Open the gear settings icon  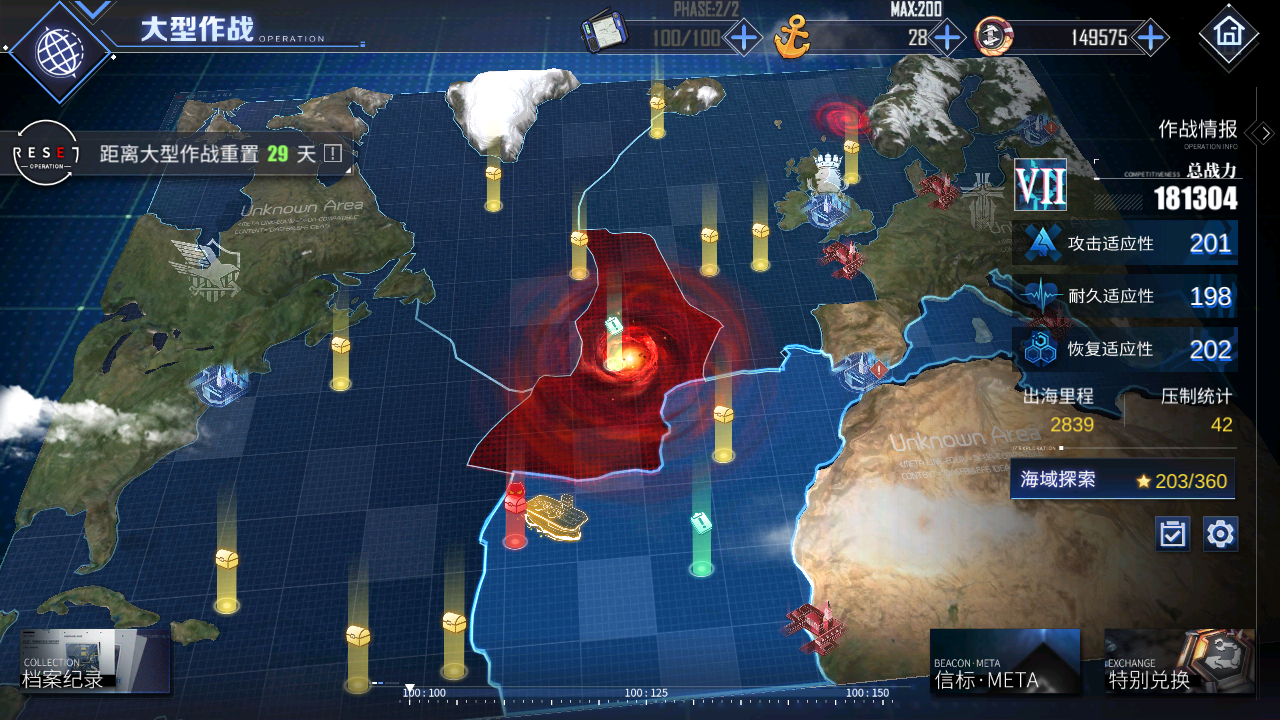(1220, 534)
